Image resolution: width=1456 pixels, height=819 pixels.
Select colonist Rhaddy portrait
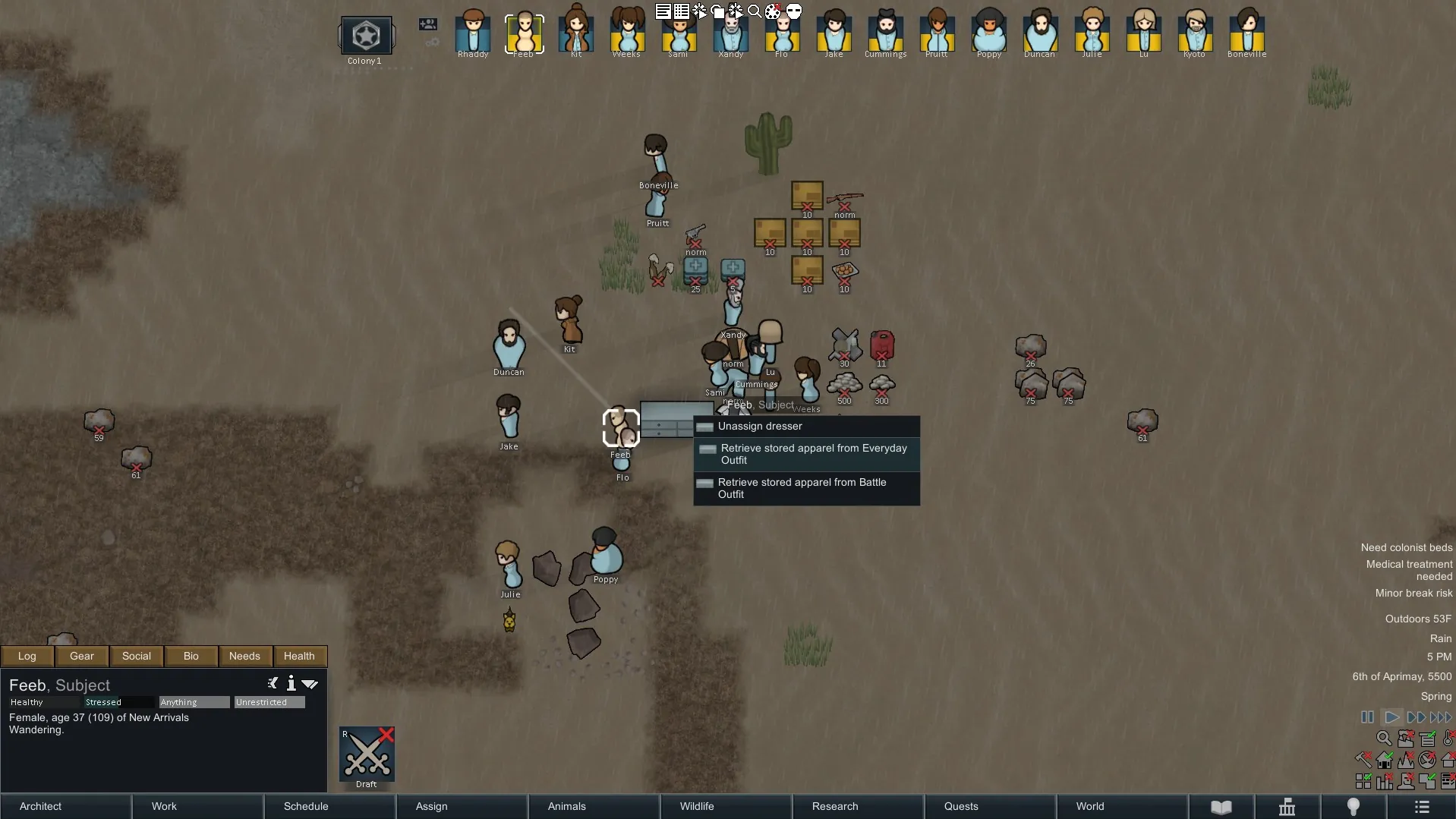coord(473,33)
